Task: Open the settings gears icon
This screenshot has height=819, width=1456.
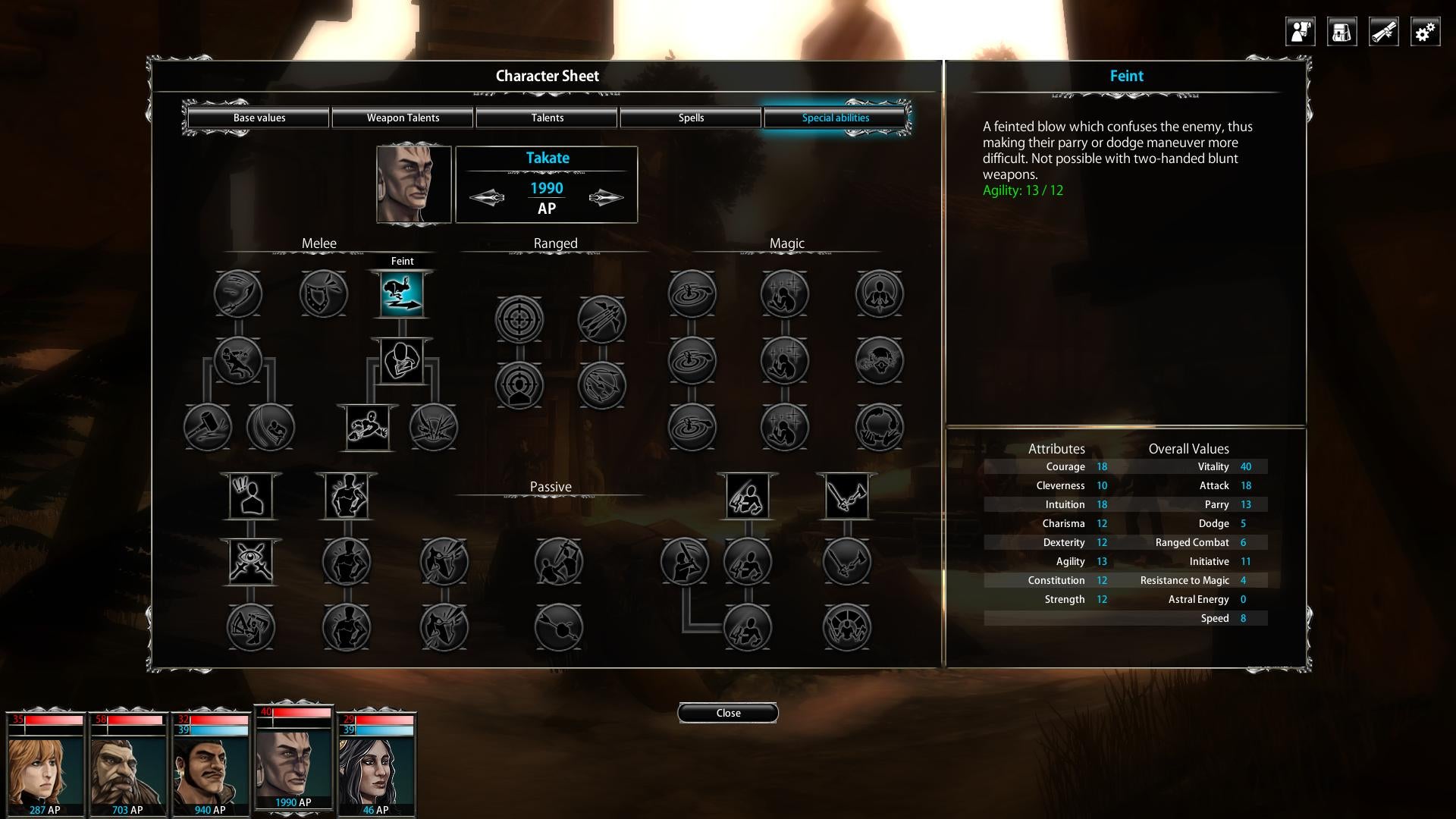Action: [1425, 31]
